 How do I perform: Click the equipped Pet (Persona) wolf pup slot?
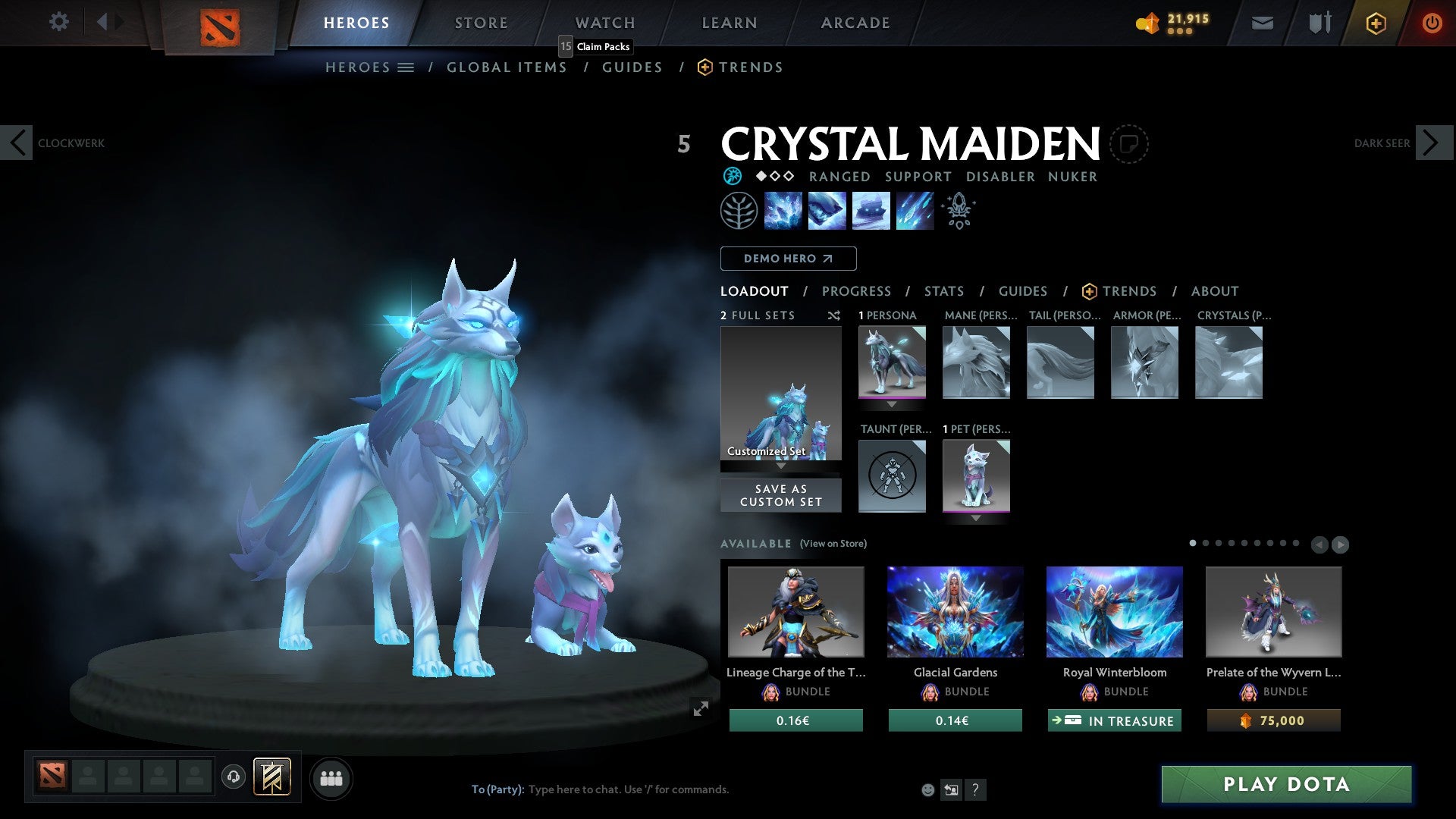tap(976, 476)
